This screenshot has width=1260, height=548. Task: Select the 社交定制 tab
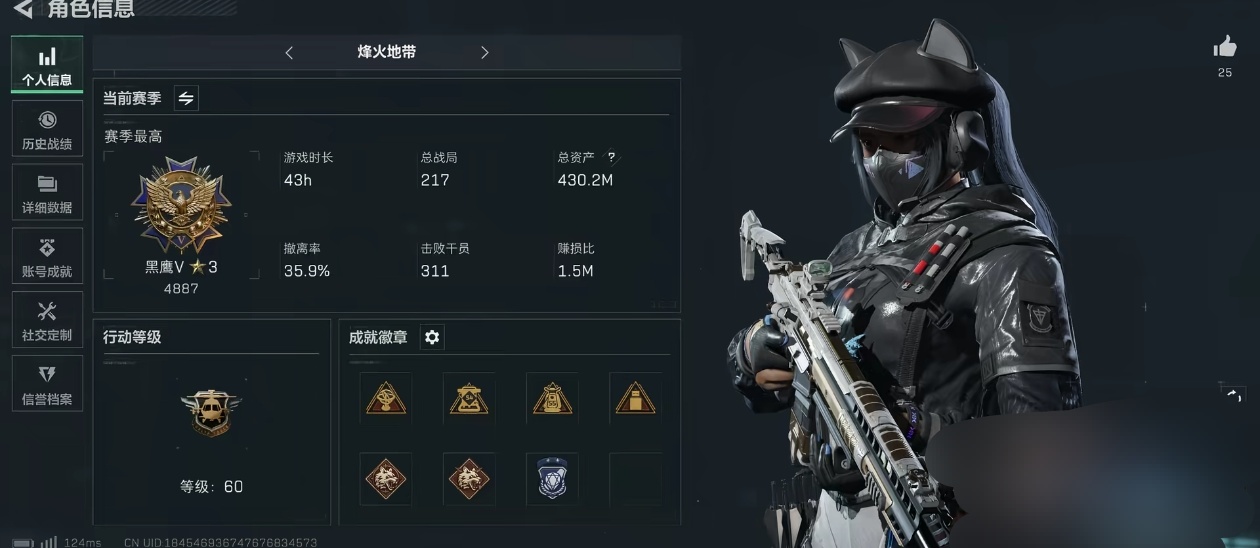(47, 321)
